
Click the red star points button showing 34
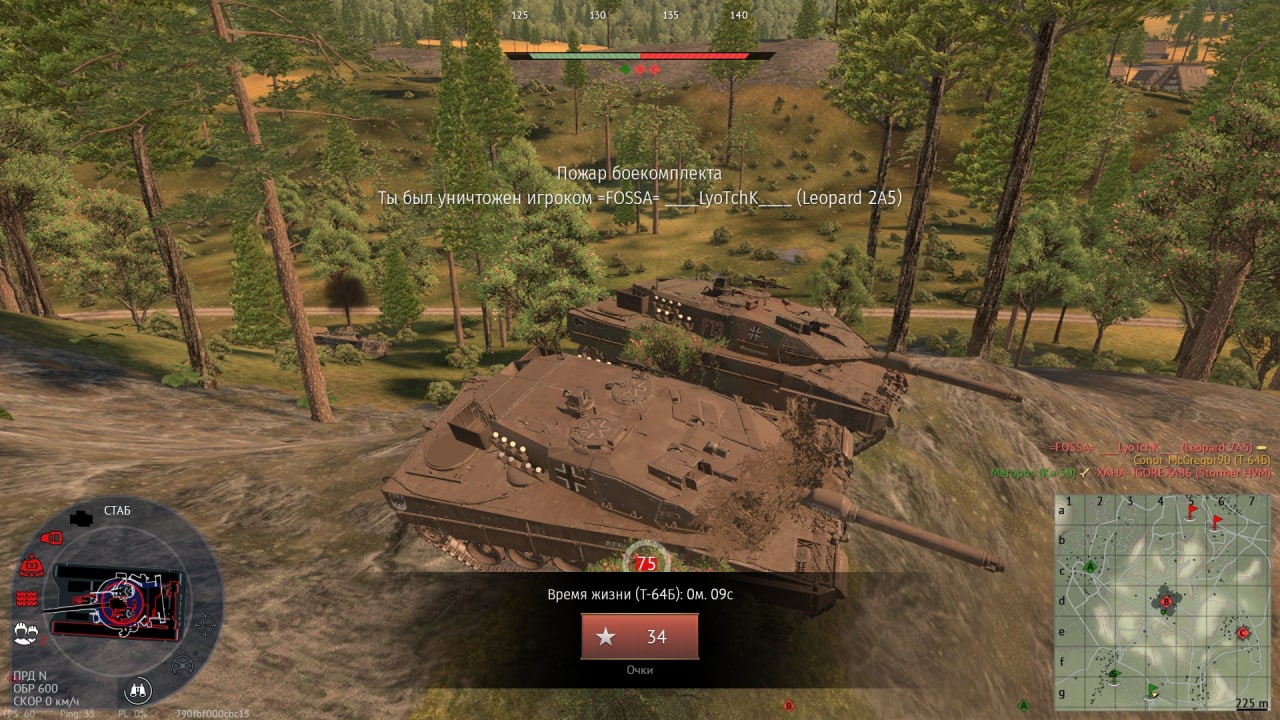click(640, 637)
